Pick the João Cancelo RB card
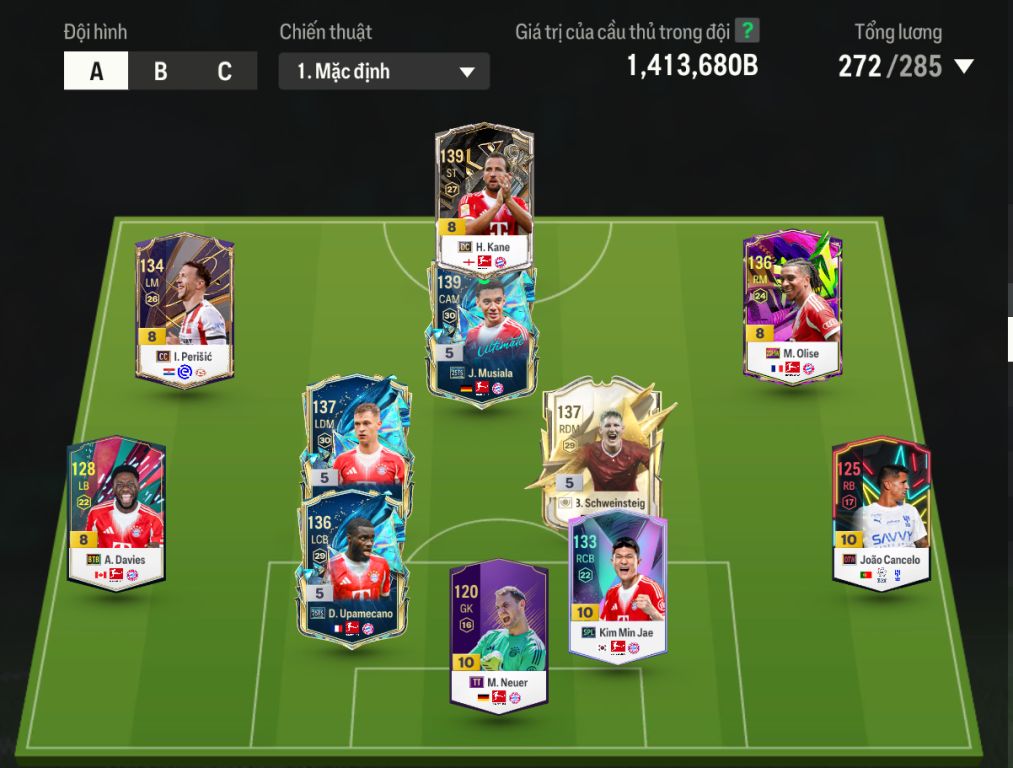1013x768 pixels. coord(881,512)
